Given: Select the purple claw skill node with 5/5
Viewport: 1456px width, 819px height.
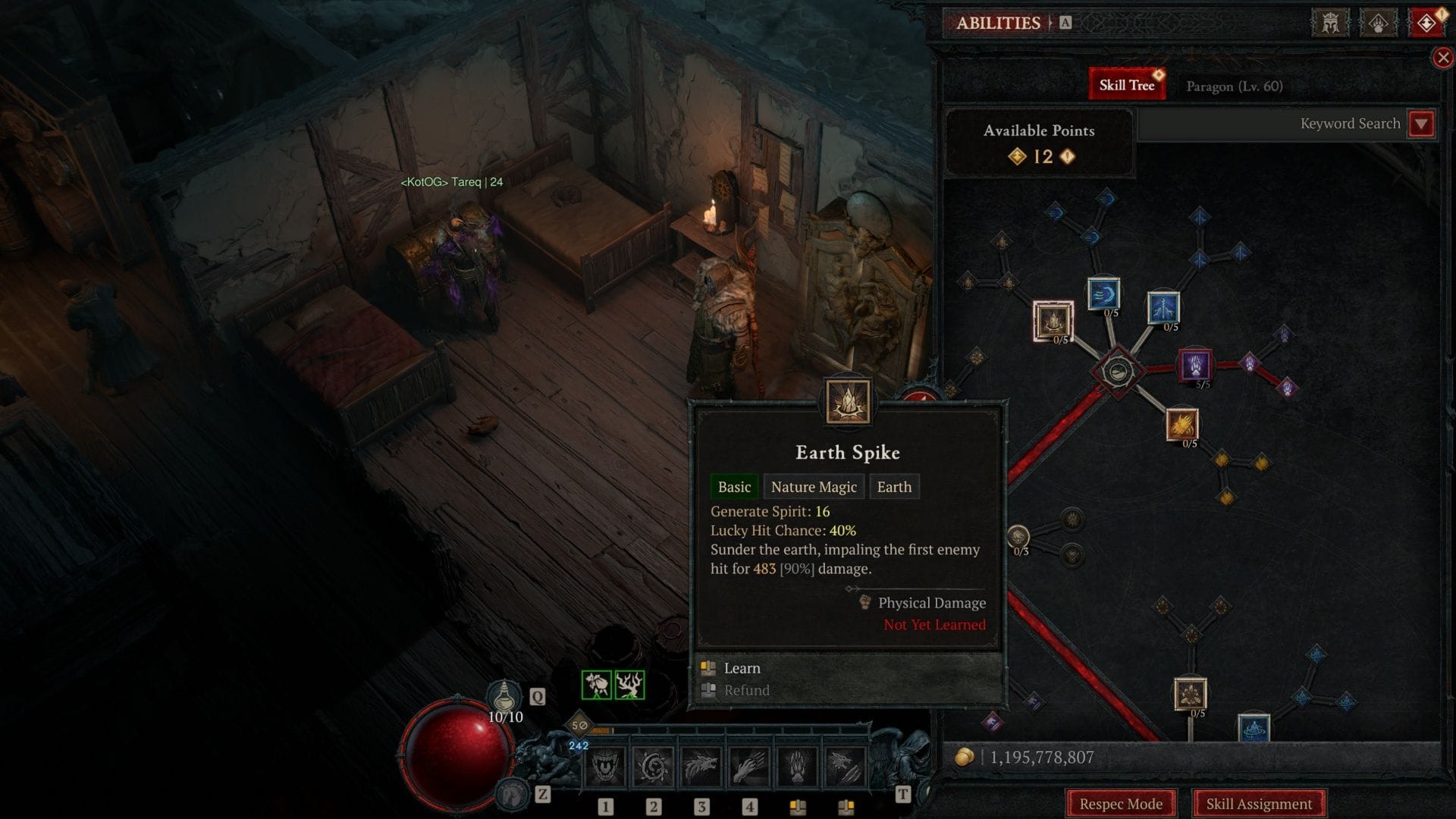Looking at the screenshot, I should pos(1194,365).
